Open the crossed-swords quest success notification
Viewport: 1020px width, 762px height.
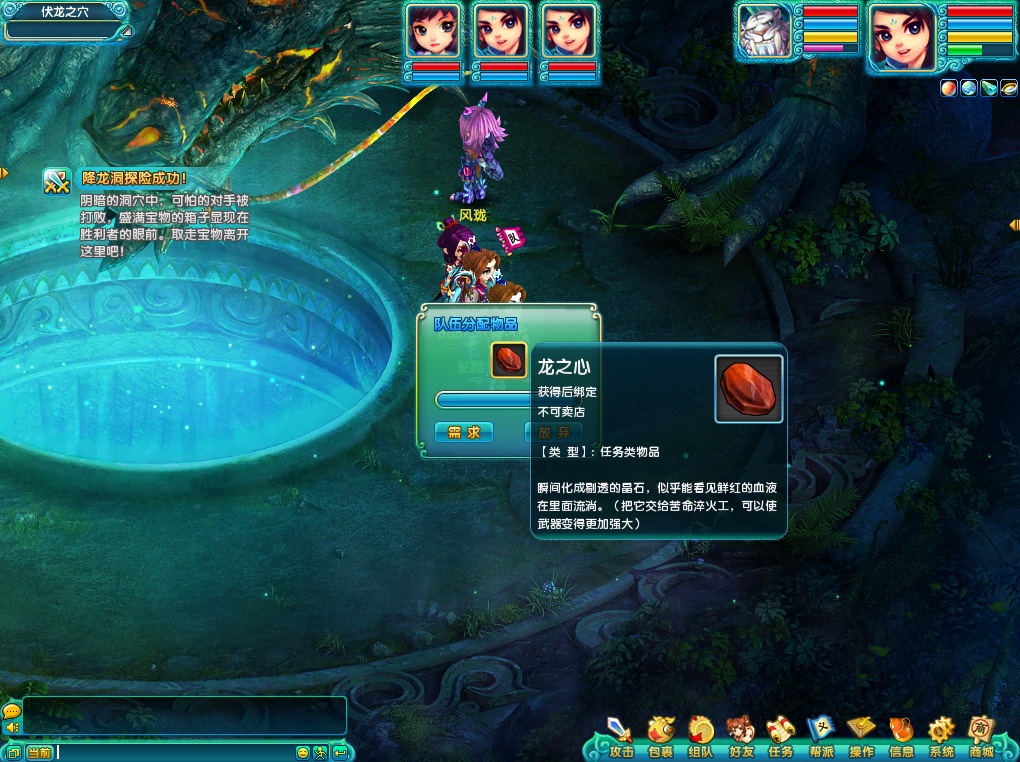(56, 180)
